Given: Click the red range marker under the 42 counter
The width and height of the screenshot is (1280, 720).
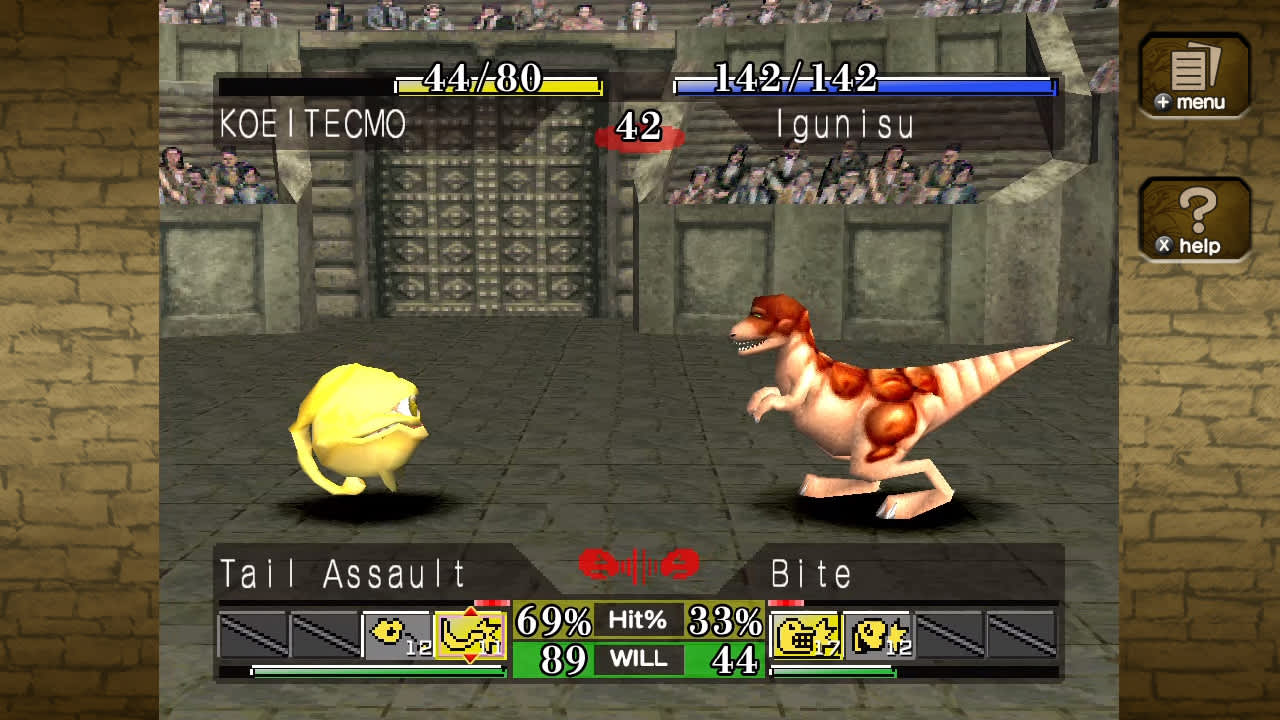Looking at the screenshot, I should click(x=640, y=138).
